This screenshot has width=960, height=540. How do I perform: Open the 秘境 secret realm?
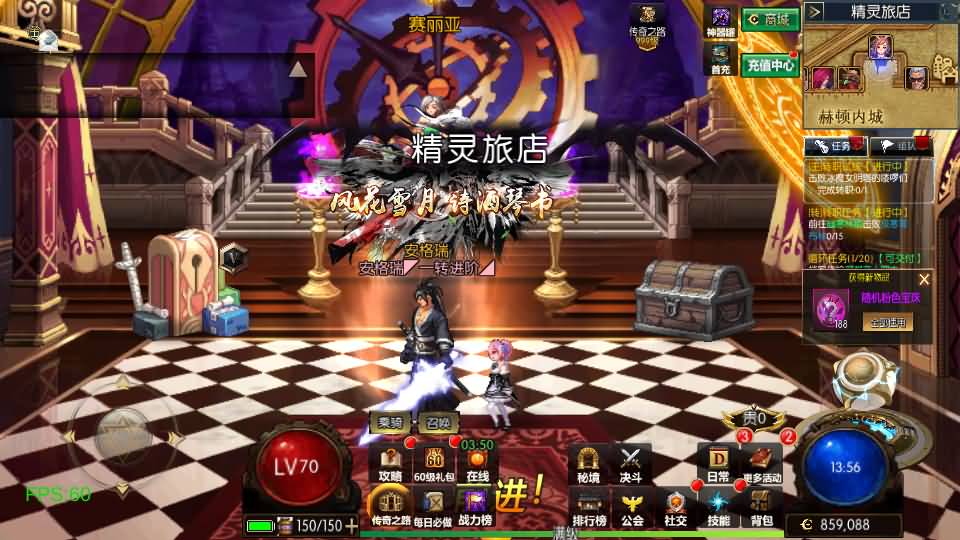pyautogui.click(x=588, y=464)
